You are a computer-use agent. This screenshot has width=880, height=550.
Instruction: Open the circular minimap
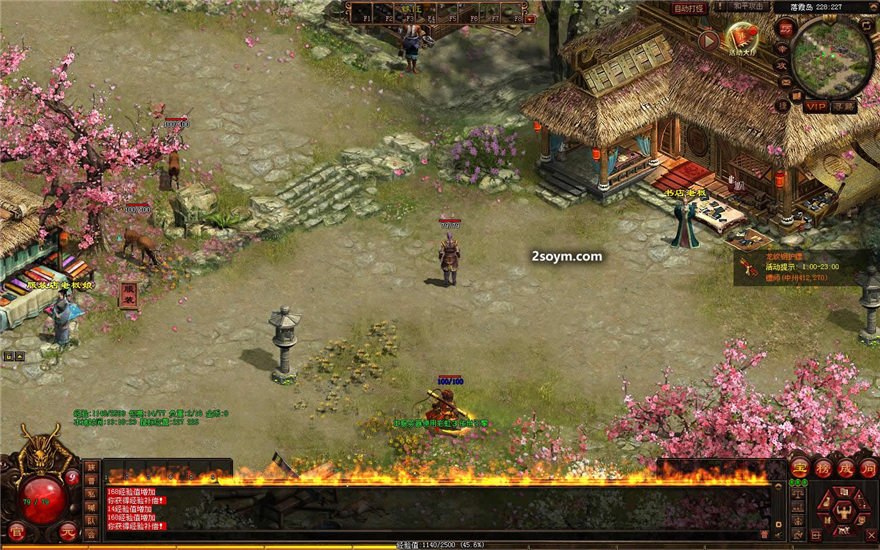[832, 56]
